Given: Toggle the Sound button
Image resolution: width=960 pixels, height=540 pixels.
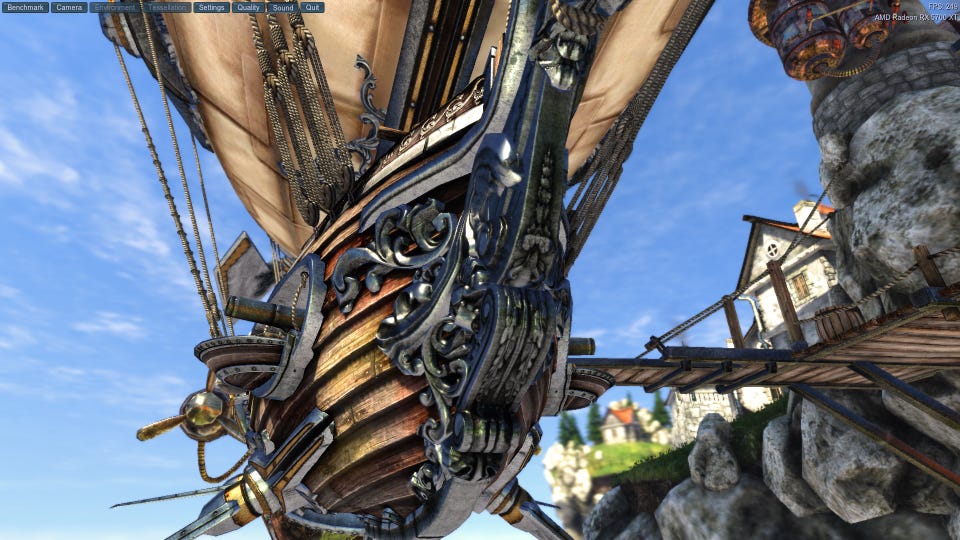Looking at the screenshot, I should pyautogui.click(x=283, y=7).
